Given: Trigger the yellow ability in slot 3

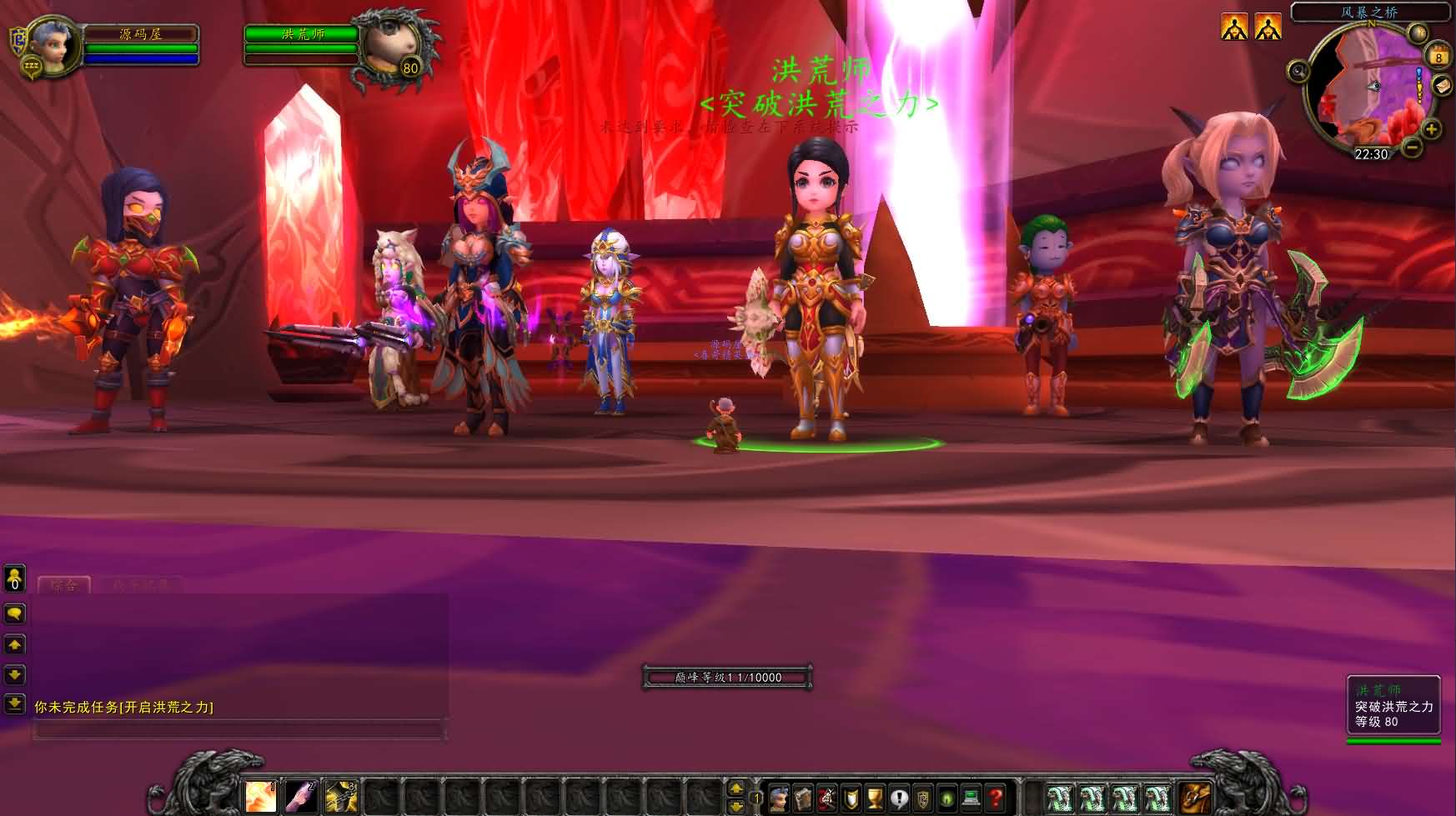Looking at the screenshot, I should coord(340,797).
